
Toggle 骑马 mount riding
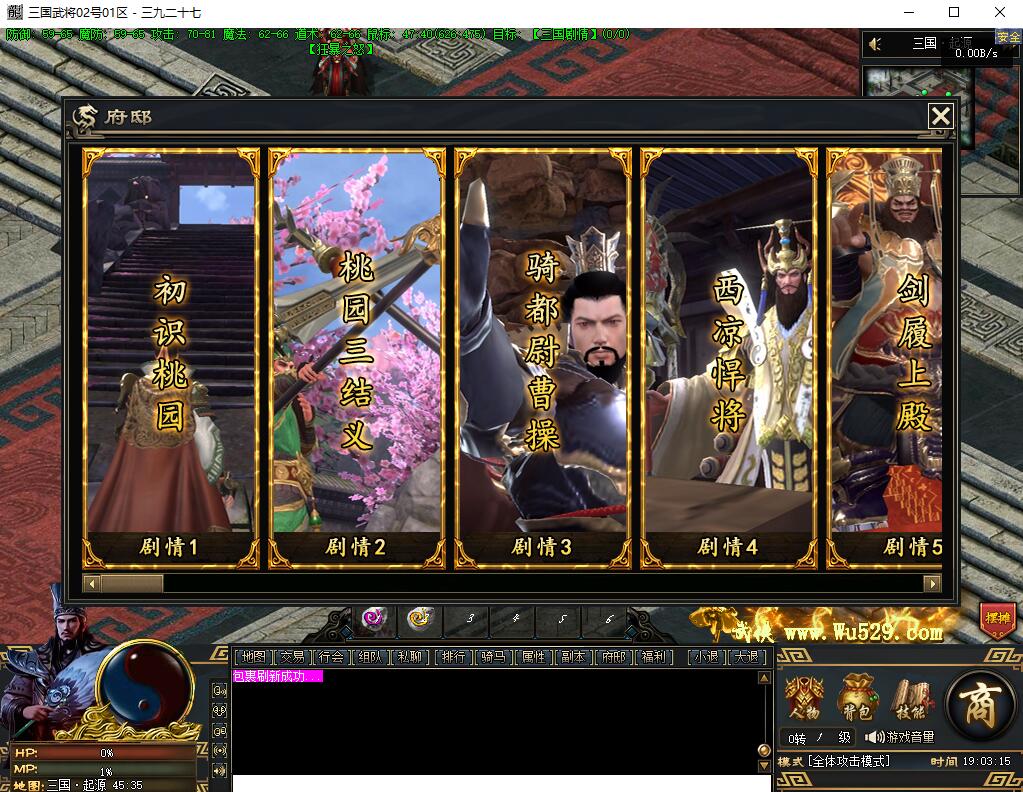[494, 657]
